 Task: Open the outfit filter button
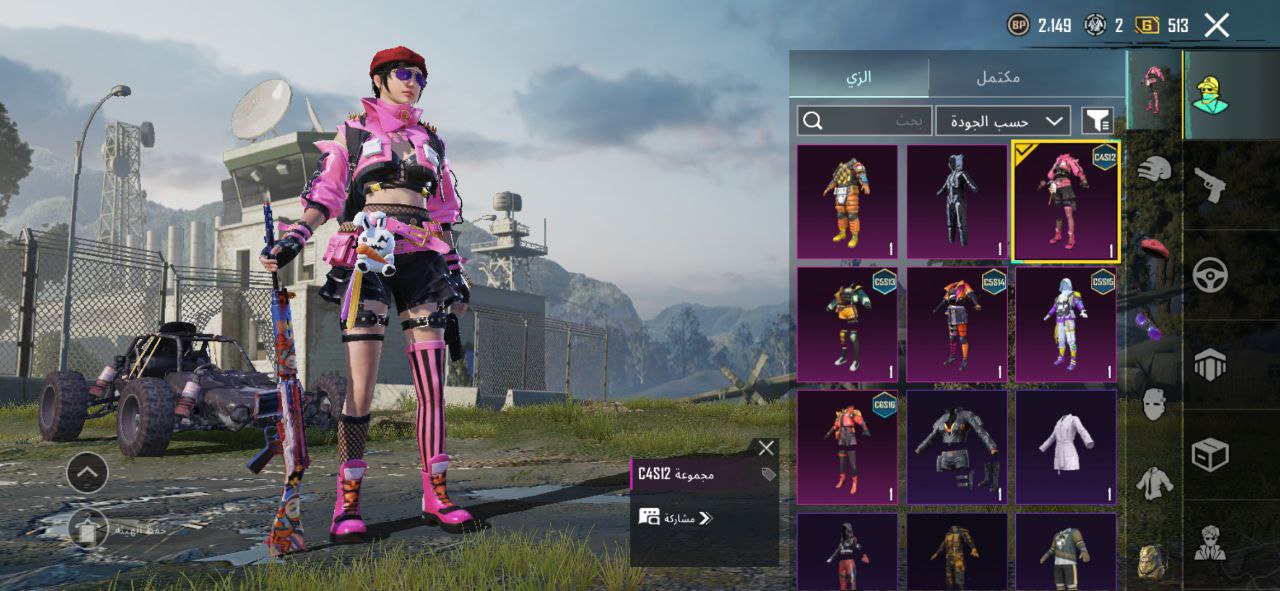point(1097,121)
